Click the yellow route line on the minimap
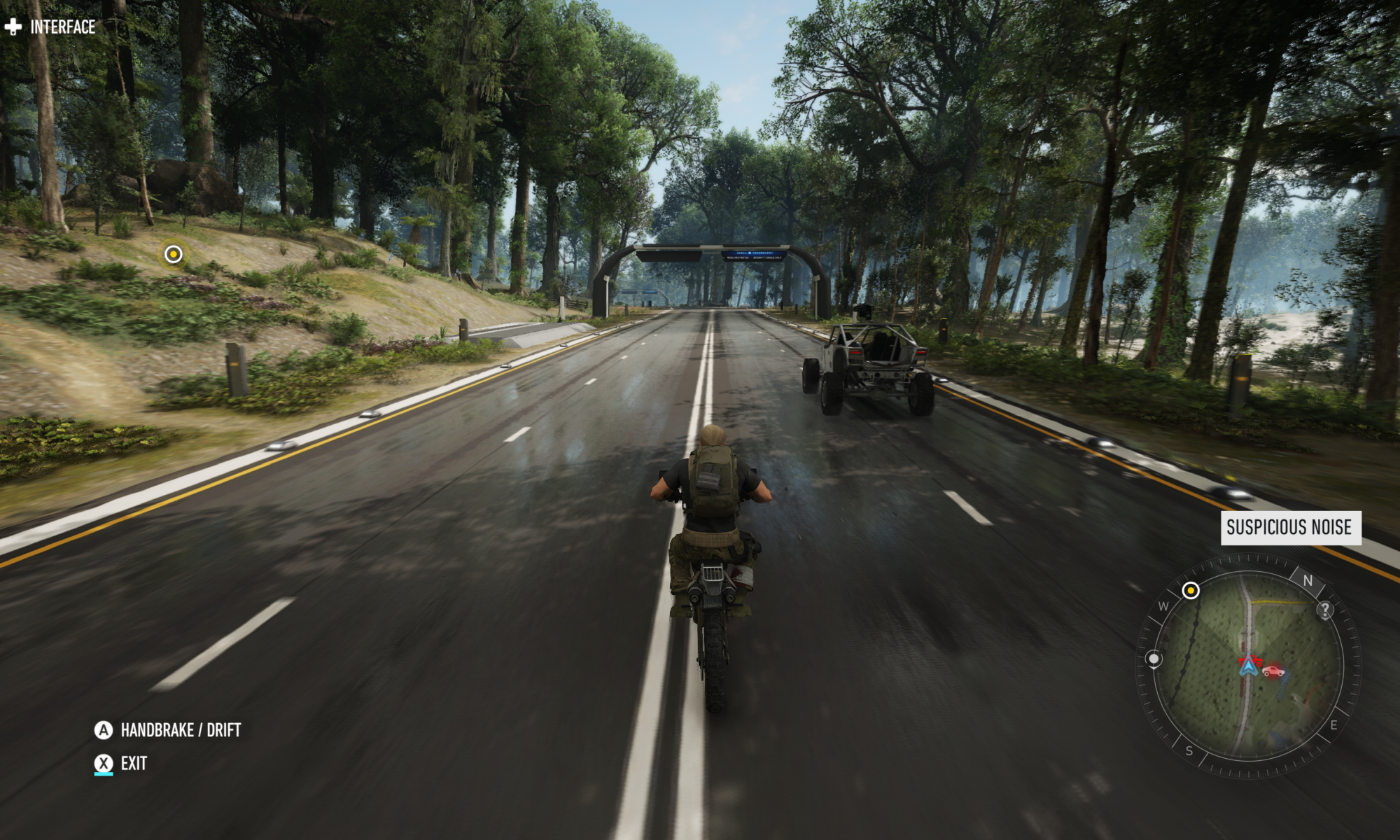The width and height of the screenshot is (1400, 840). point(1275,602)
